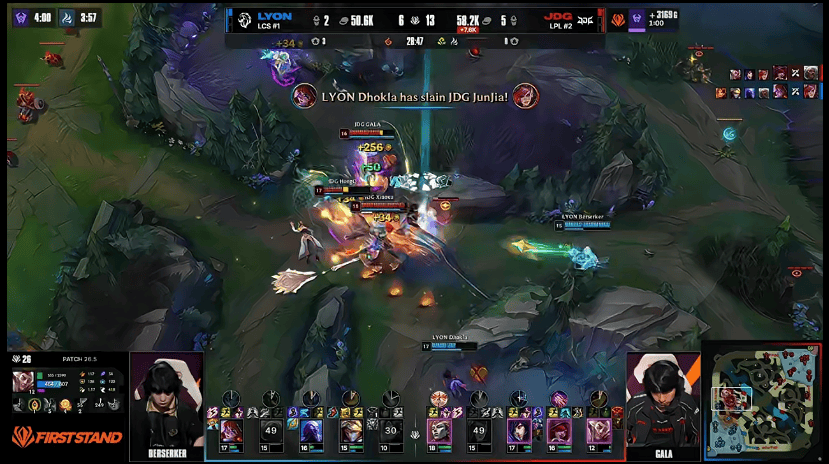This screenshot has width=829, height=464.
Task: Select the red team level 12 champion portrait
Action: pos(599,431)
